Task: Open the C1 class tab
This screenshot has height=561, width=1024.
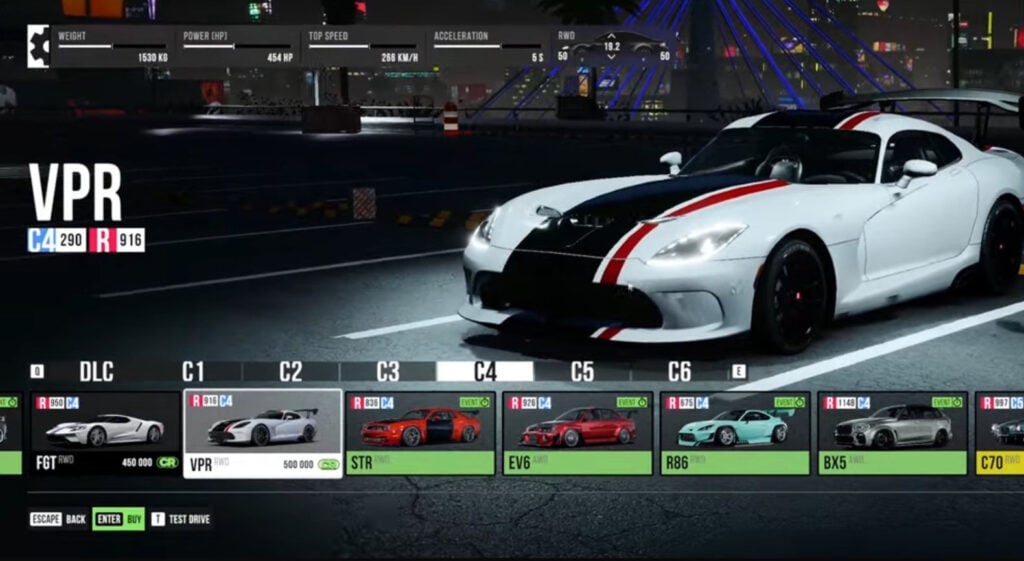Action: [193, 372]
